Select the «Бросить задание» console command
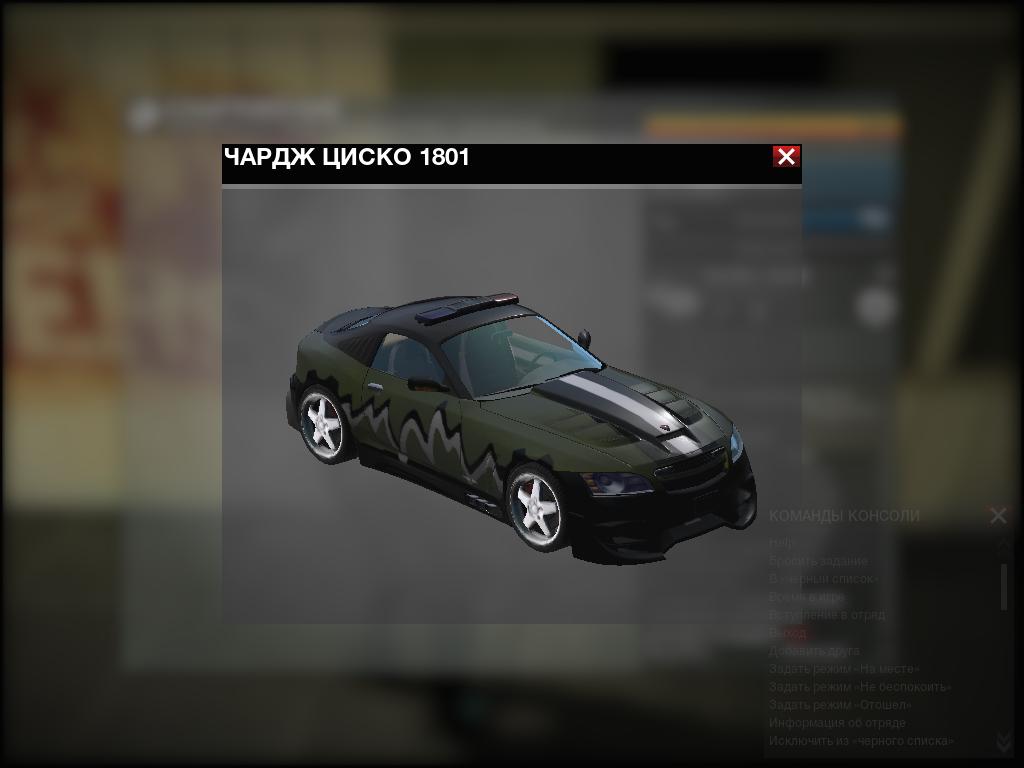This screenshot has height=768, width=1024. pyautogui.click(x=818, y=561)
